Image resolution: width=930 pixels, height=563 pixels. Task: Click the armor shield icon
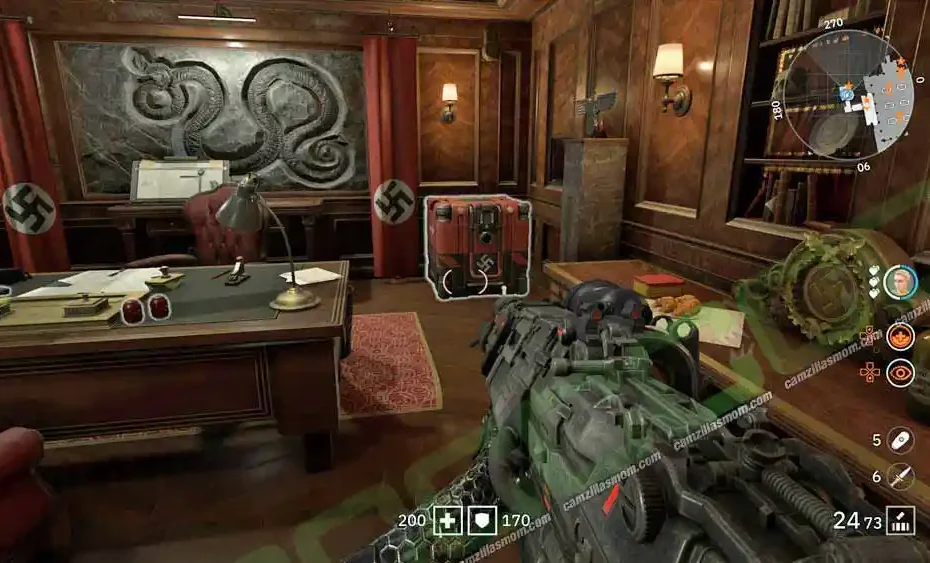(482, 521)
